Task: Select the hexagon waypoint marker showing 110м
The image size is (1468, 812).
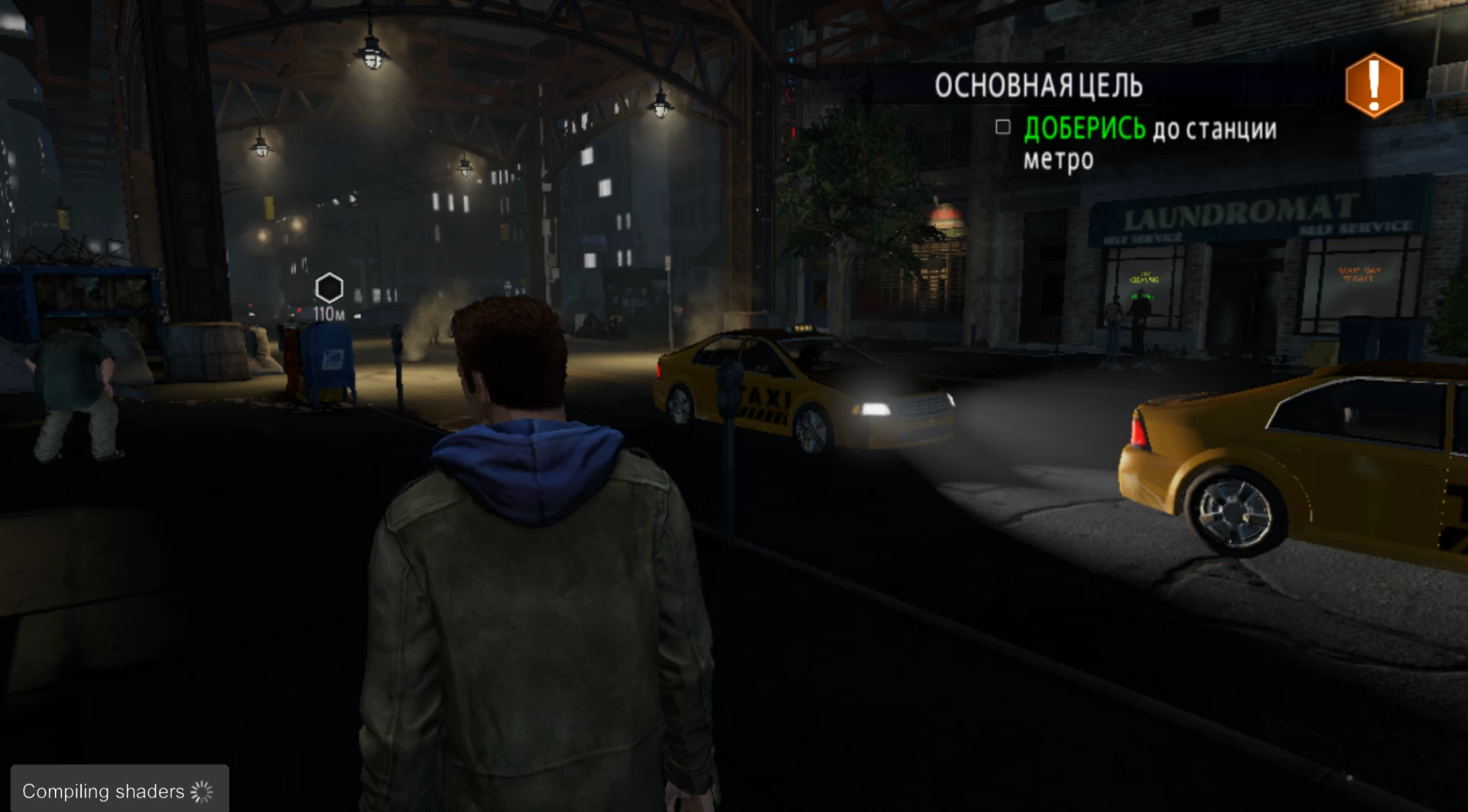Action: tap(329, 289)
